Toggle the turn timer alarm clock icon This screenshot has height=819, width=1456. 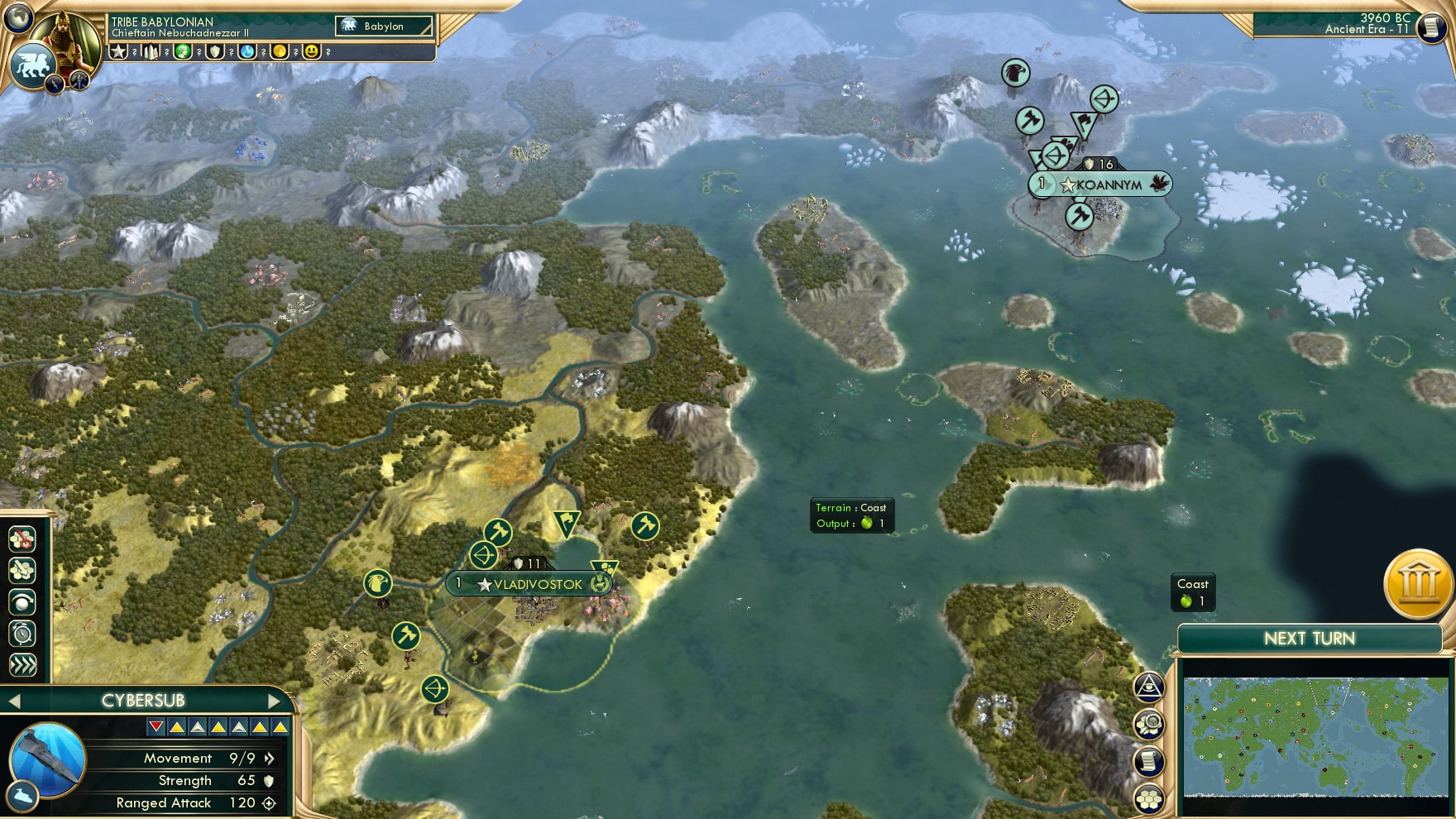(24, 632)
